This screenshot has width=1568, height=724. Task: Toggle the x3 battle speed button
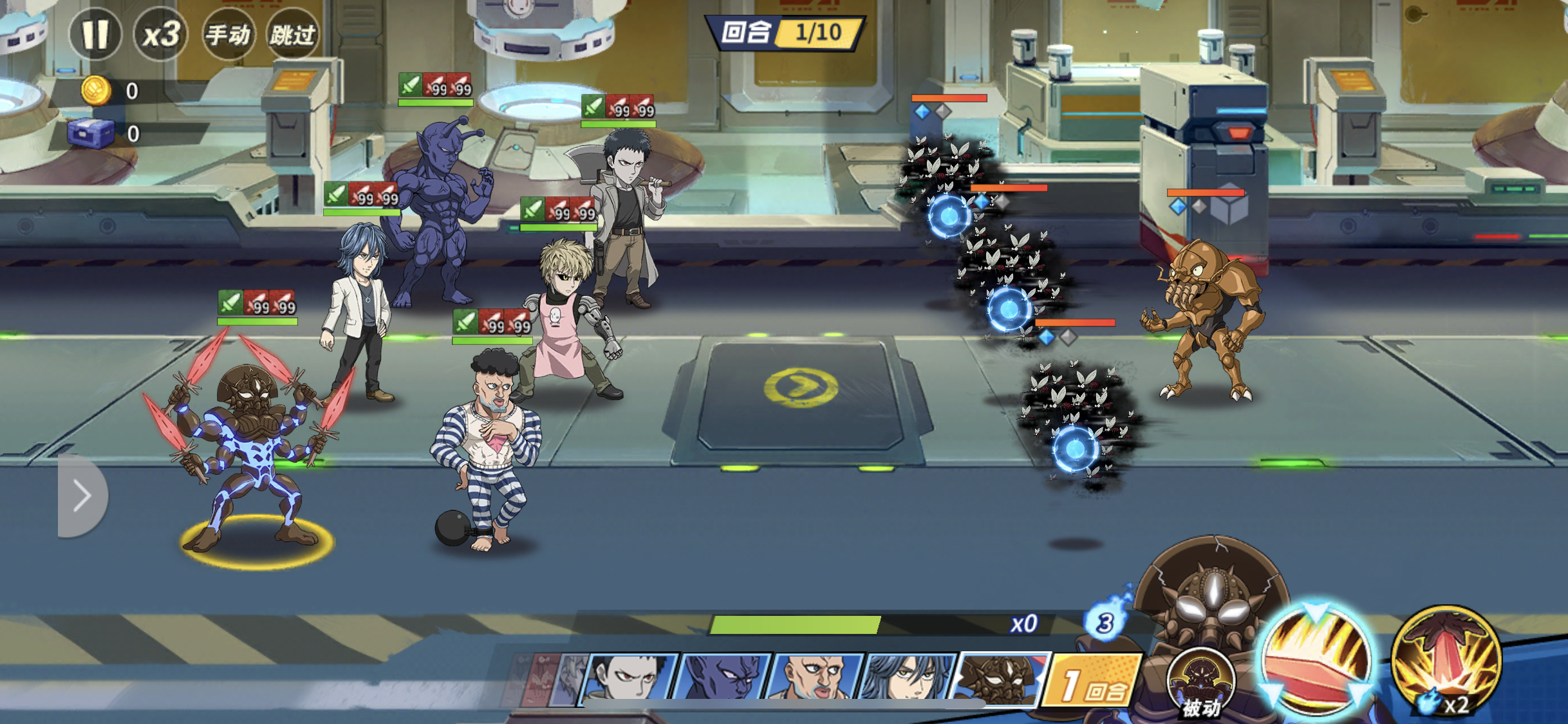point(160,33)
